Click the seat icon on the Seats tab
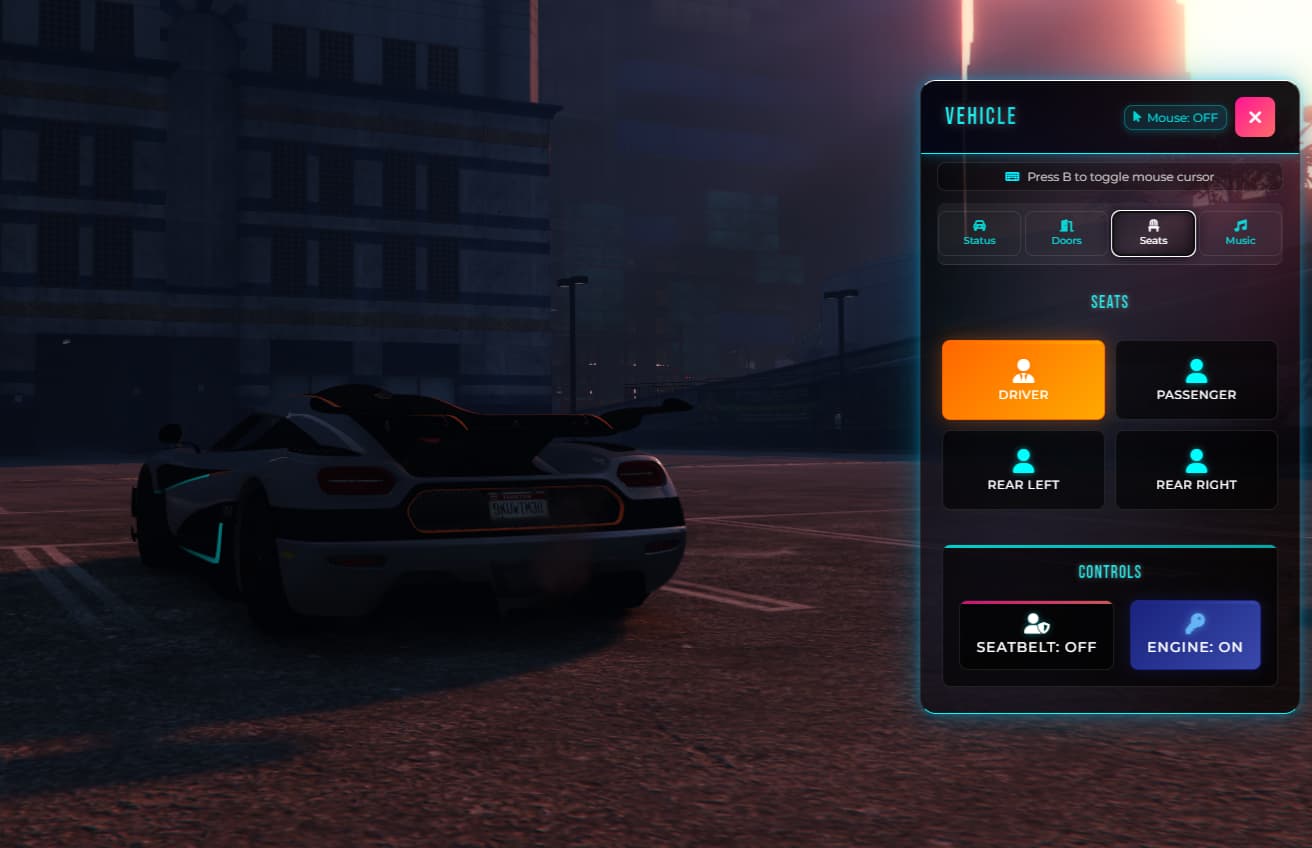Image resolution: width=1312 pixels, height=848 pixels. click(x=1153, y=225)
